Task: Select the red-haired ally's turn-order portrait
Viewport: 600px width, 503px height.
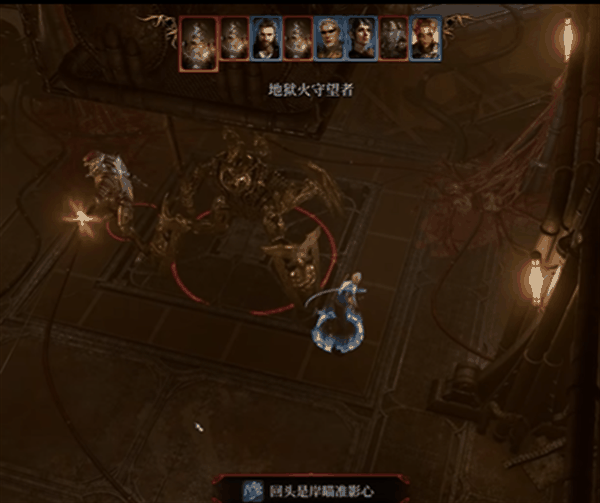Action: click(x=426, y=40)
